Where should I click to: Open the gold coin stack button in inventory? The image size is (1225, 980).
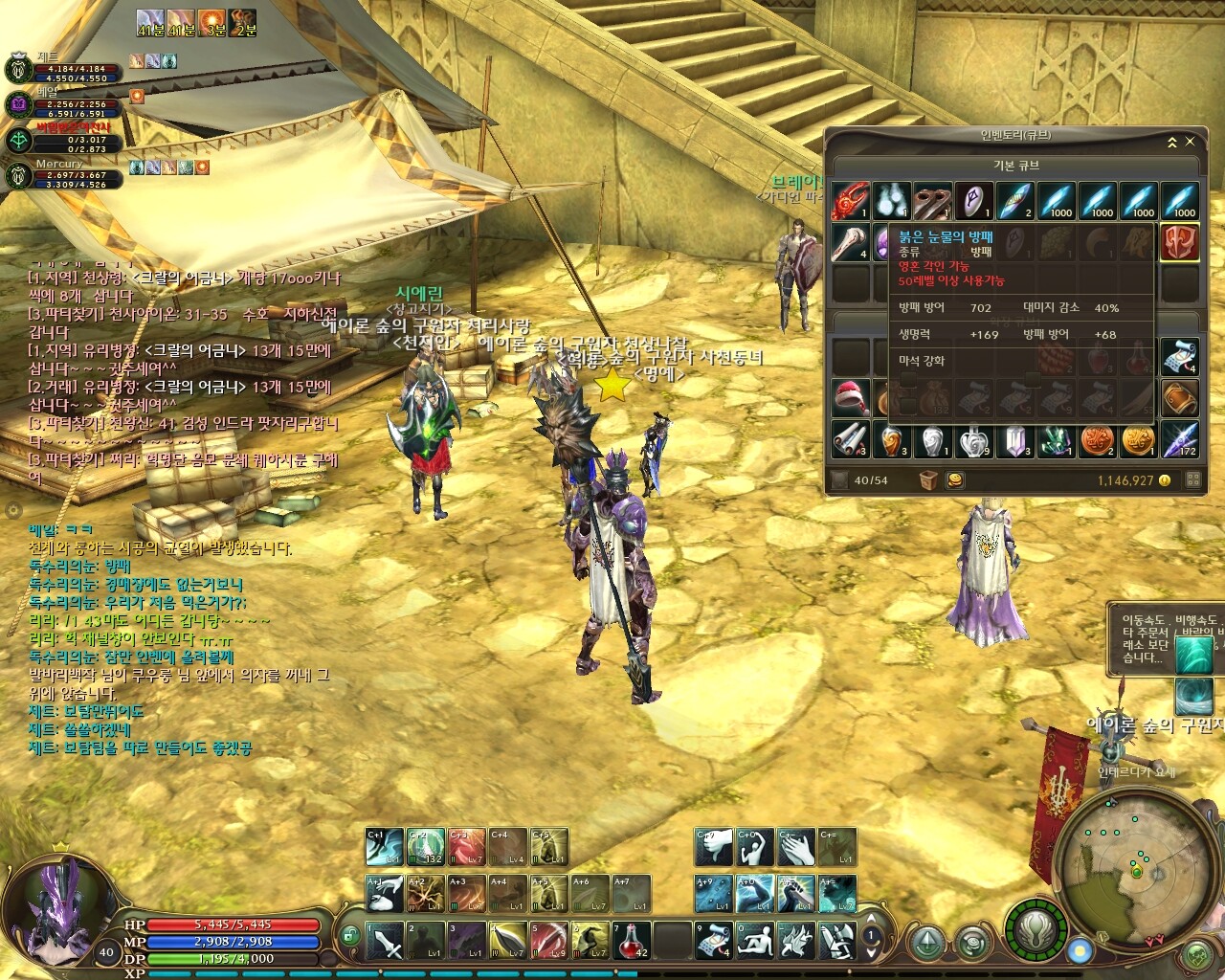[954, 480]
